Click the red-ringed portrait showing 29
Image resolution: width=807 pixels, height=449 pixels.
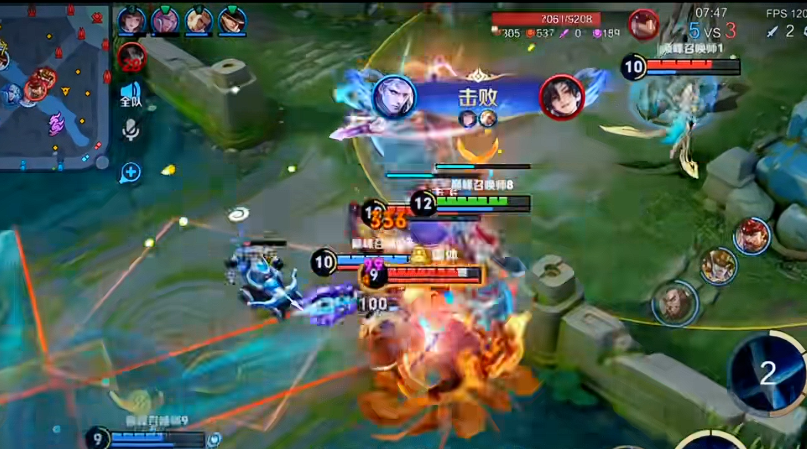click(132, 57)
